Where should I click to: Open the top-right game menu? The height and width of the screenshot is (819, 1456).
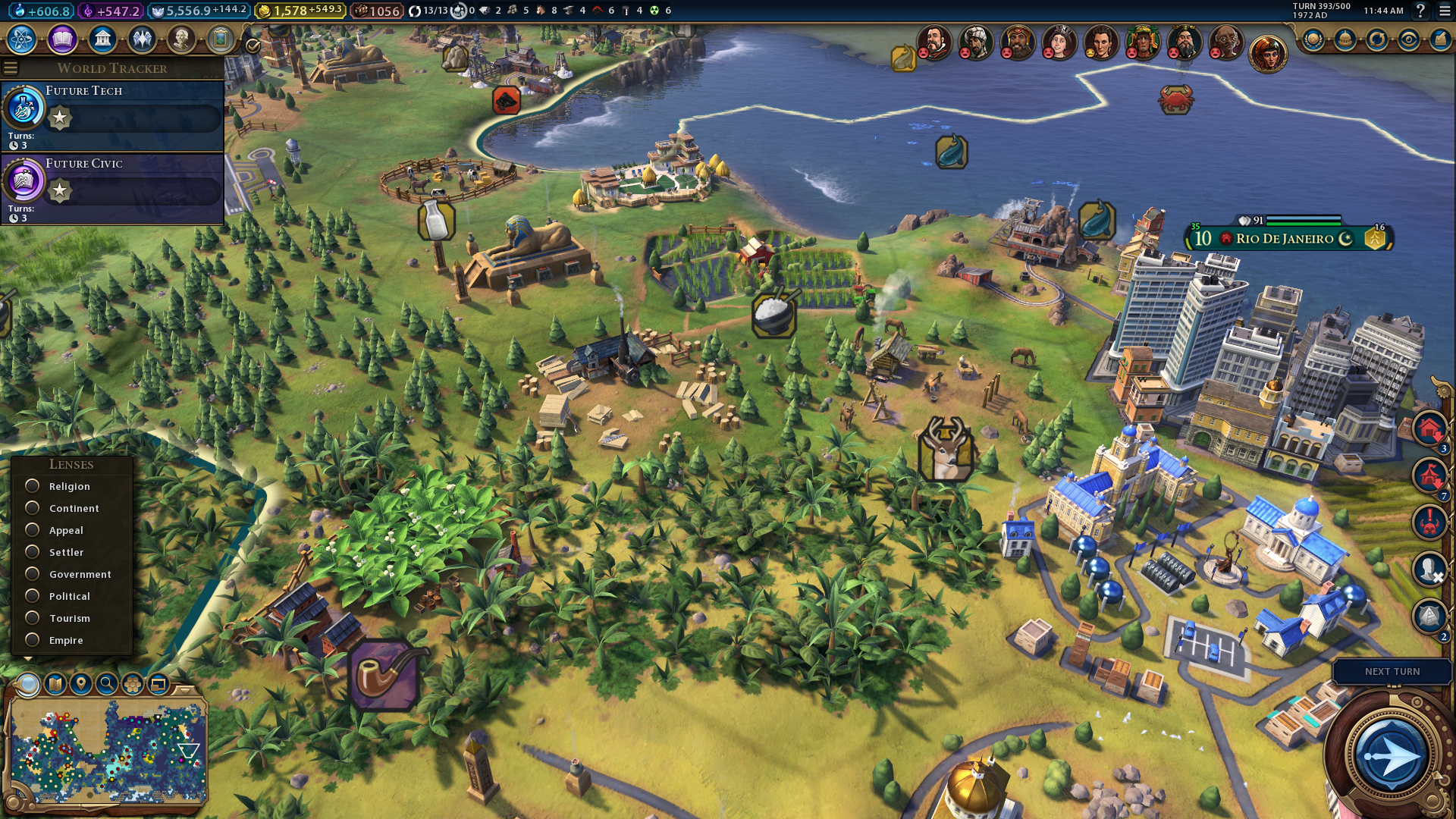(x=1444, y=11)
